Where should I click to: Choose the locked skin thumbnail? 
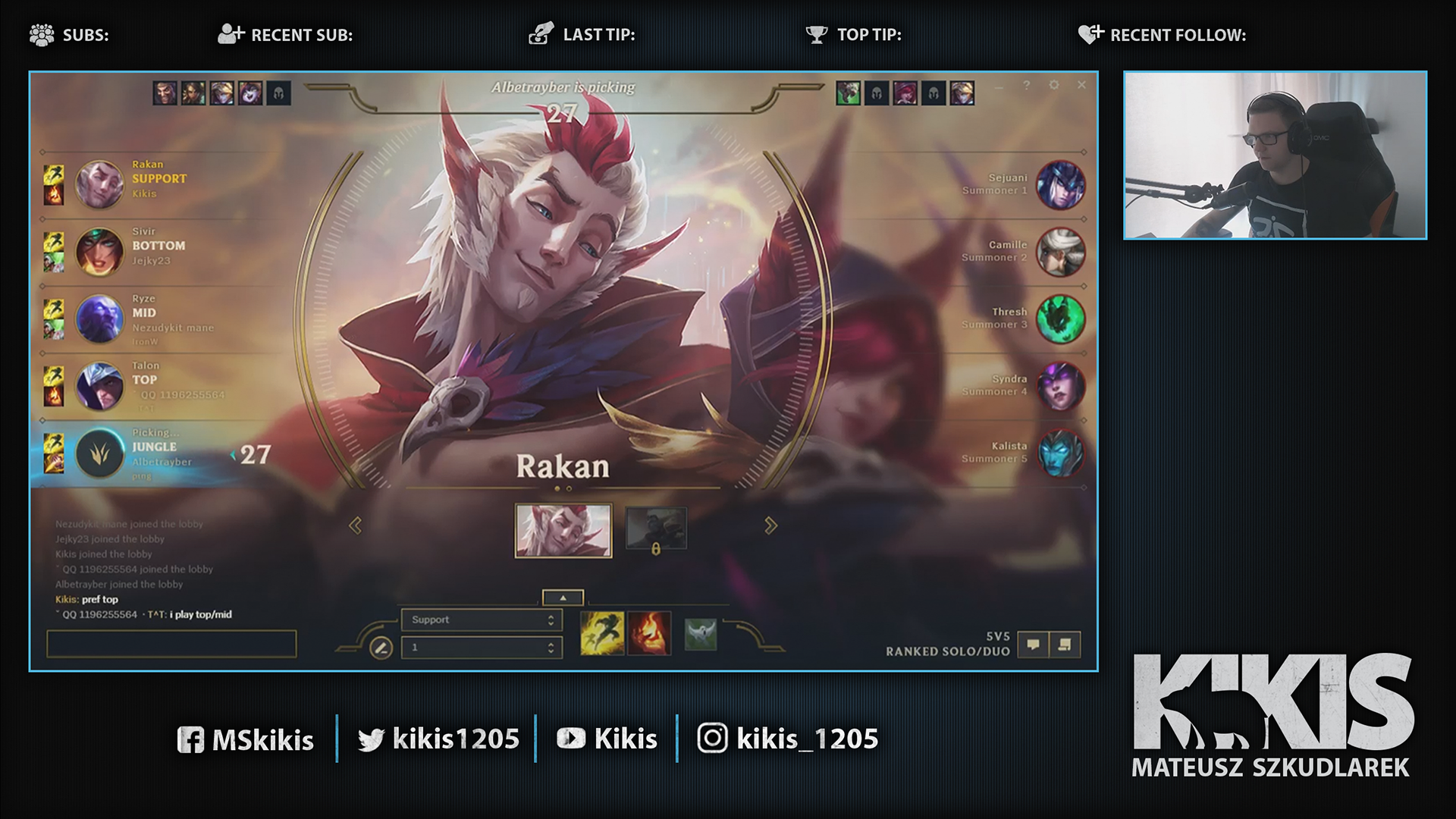pos(656,529)
